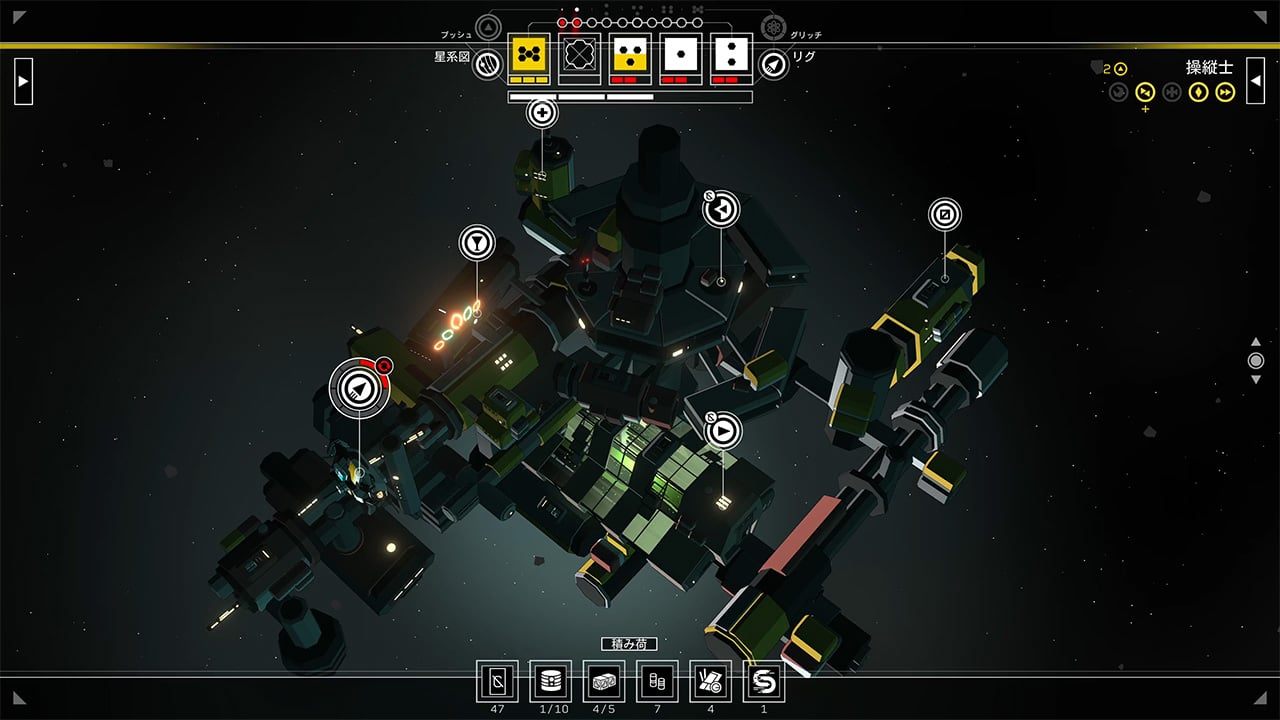
Task: Select the medicine capsules cargo icon showing 7
Action: pos(658,682)
